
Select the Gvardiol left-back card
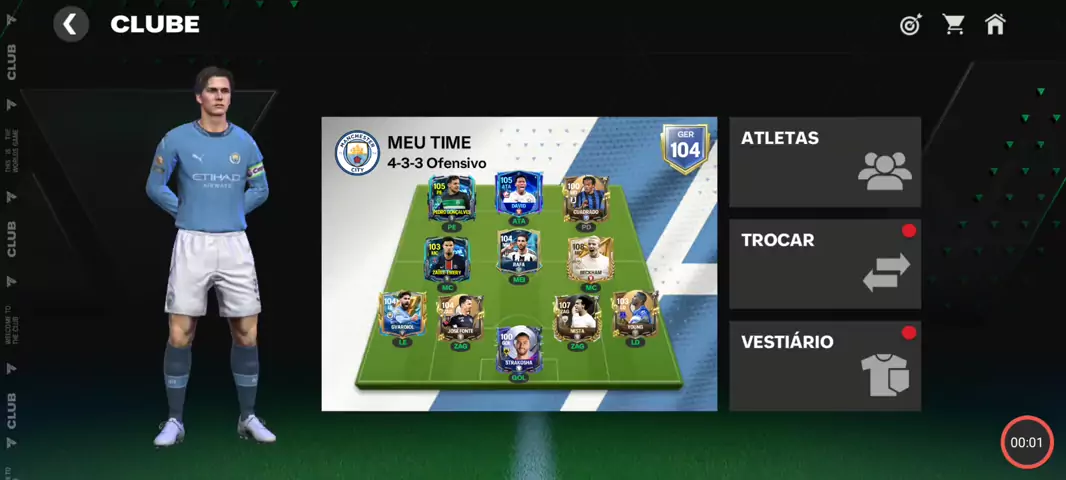(403, 316)
